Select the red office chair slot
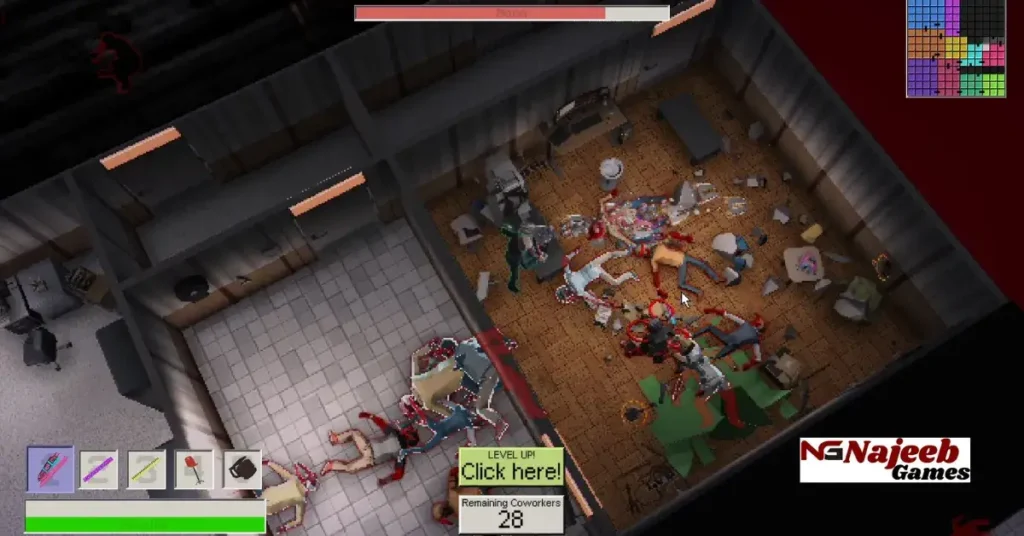This screenshot has height=536, width=1024. 194,469
